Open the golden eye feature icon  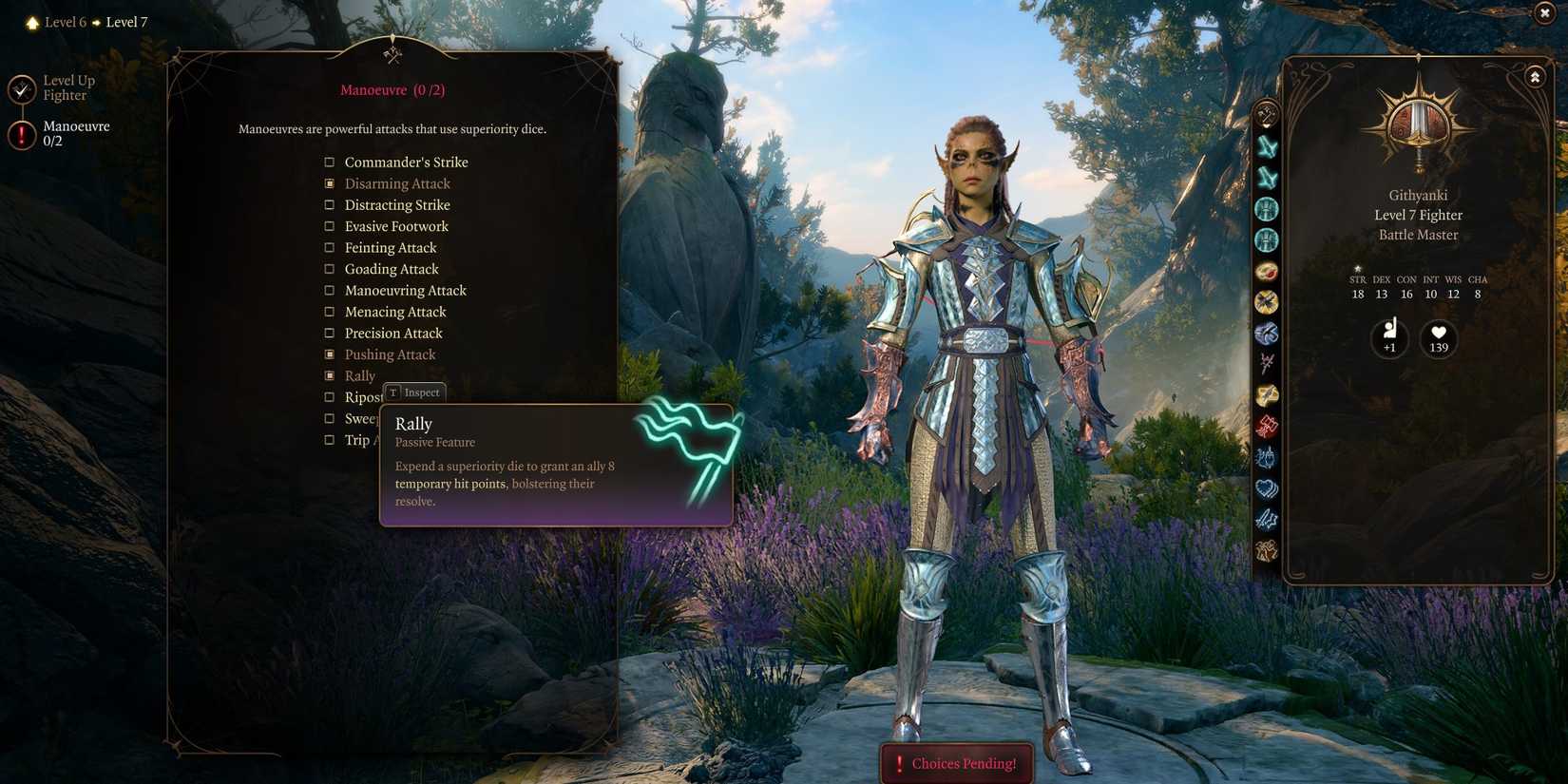tap(1267, 271)
